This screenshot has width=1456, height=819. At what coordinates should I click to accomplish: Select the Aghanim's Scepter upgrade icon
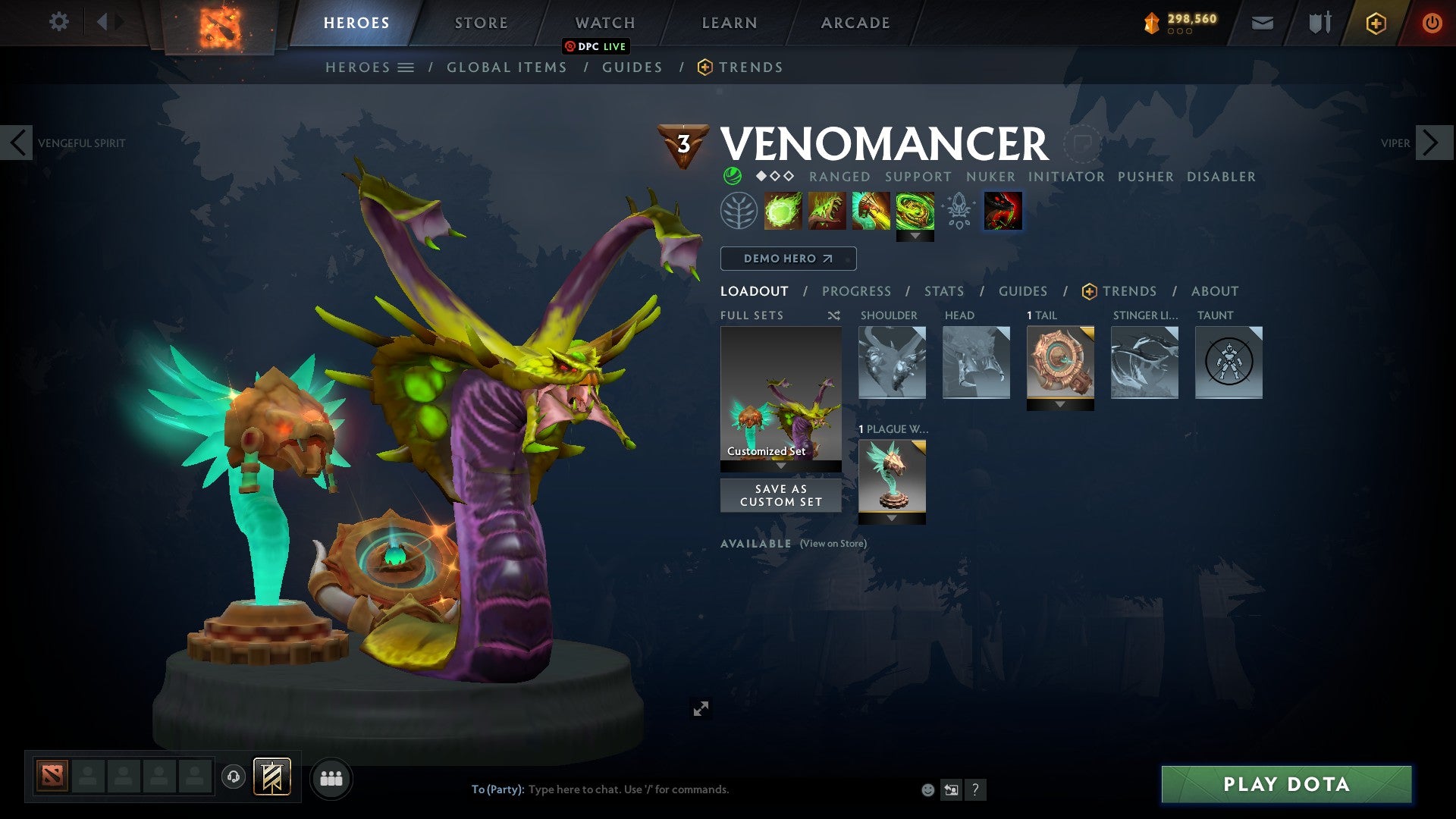point(958,211)
